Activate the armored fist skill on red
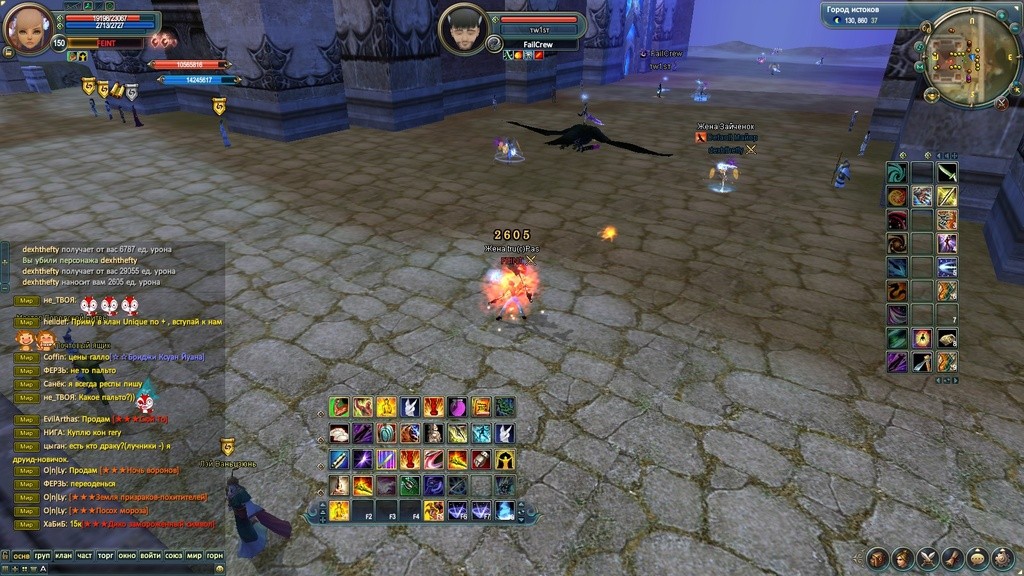This screenshot has height=576, width=1024. (x=482, y=459)
